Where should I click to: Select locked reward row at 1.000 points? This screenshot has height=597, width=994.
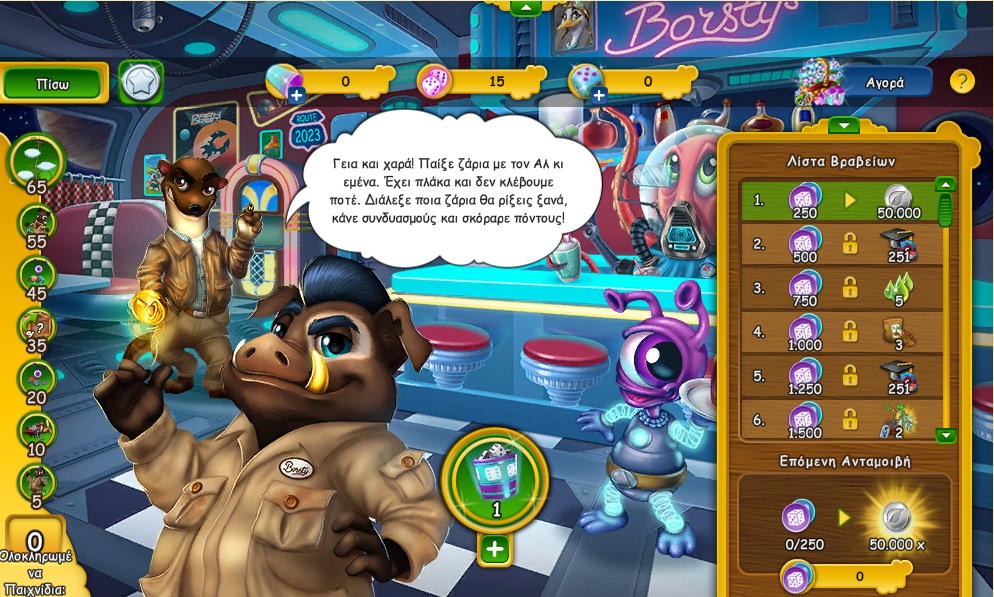(838, 332)
